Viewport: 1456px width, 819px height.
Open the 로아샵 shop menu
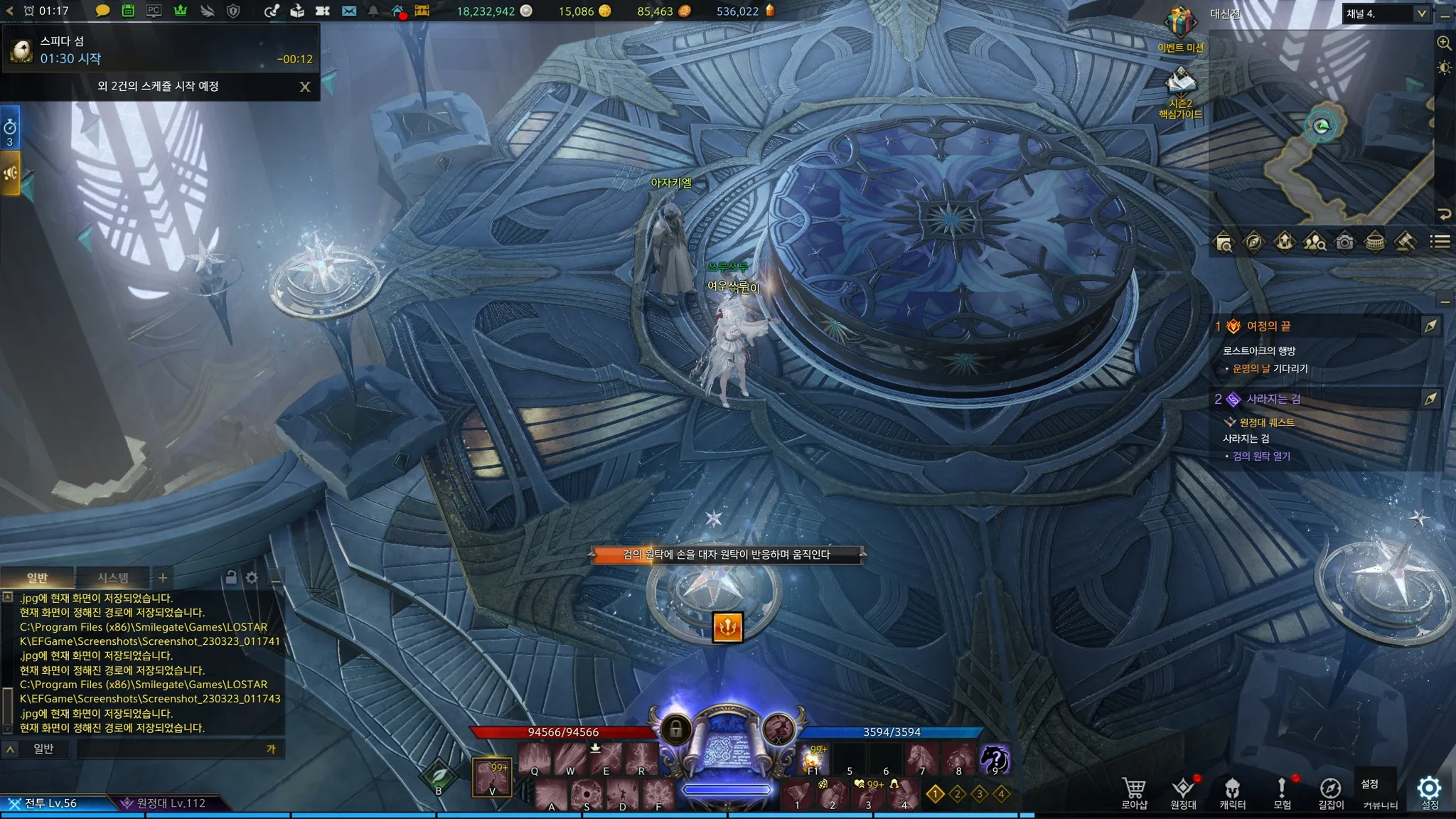click(x=1134, y=793)
